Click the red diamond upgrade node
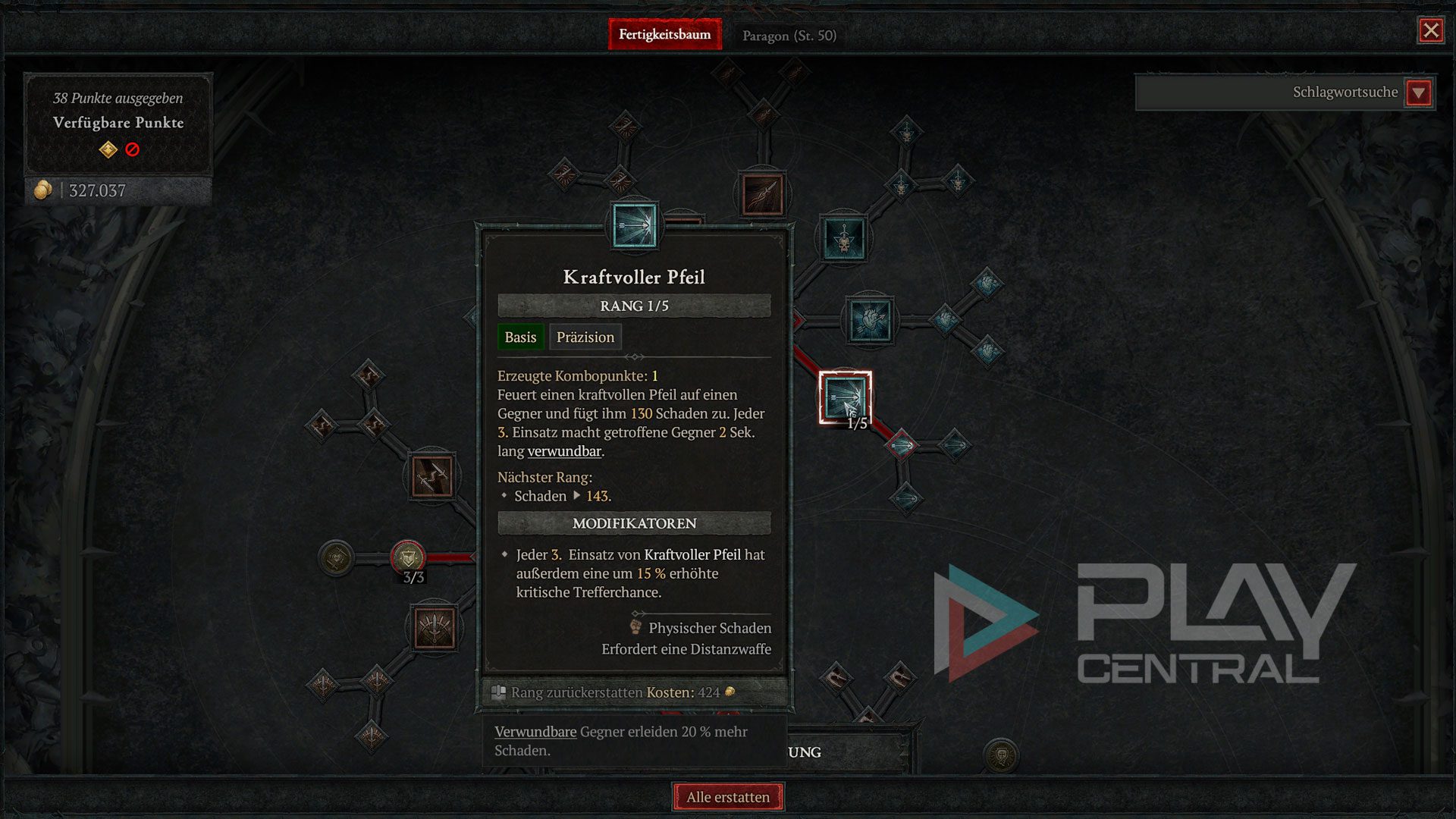Viewport: 1456px width, 819px height. click(901, 445)
